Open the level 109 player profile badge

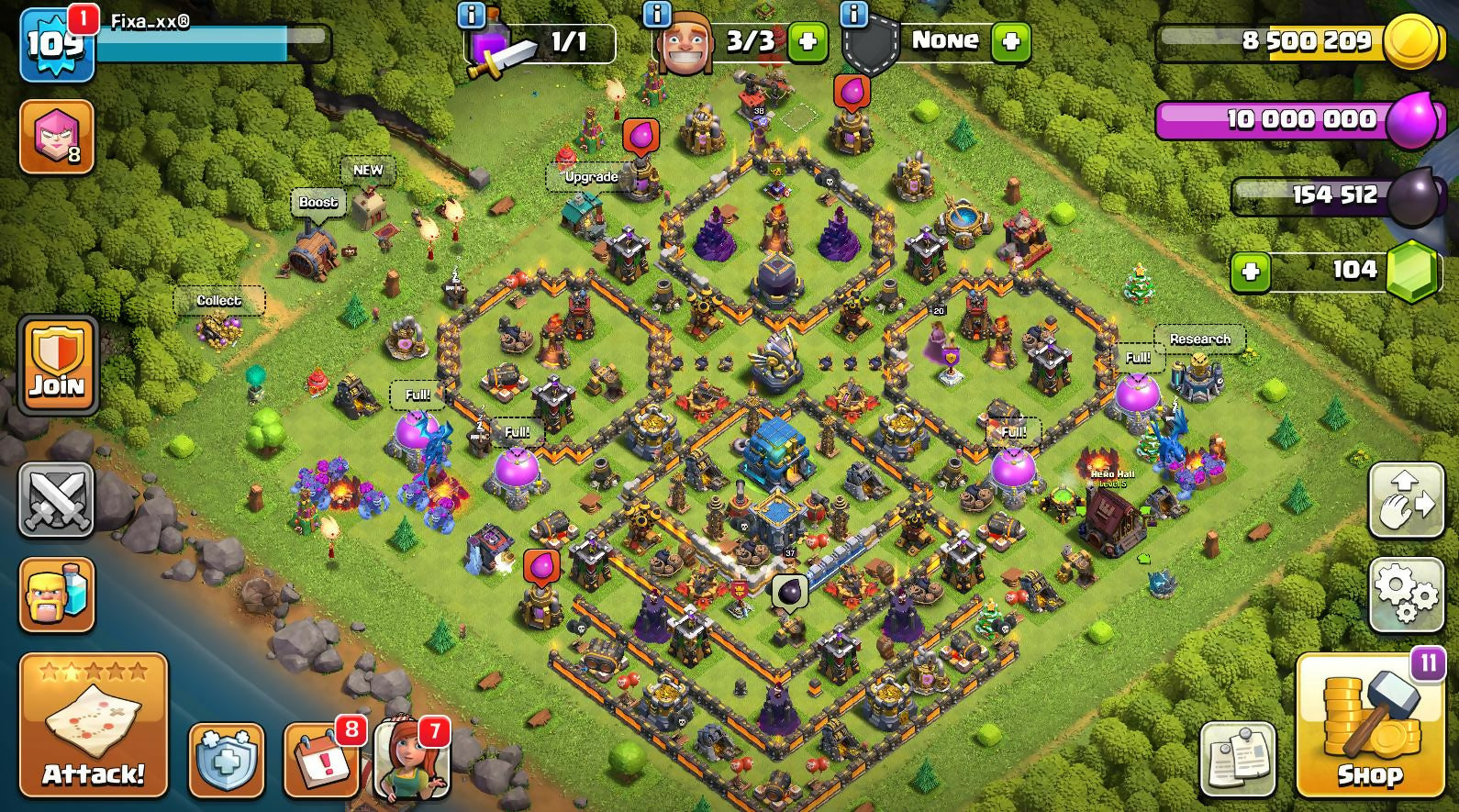57,43
